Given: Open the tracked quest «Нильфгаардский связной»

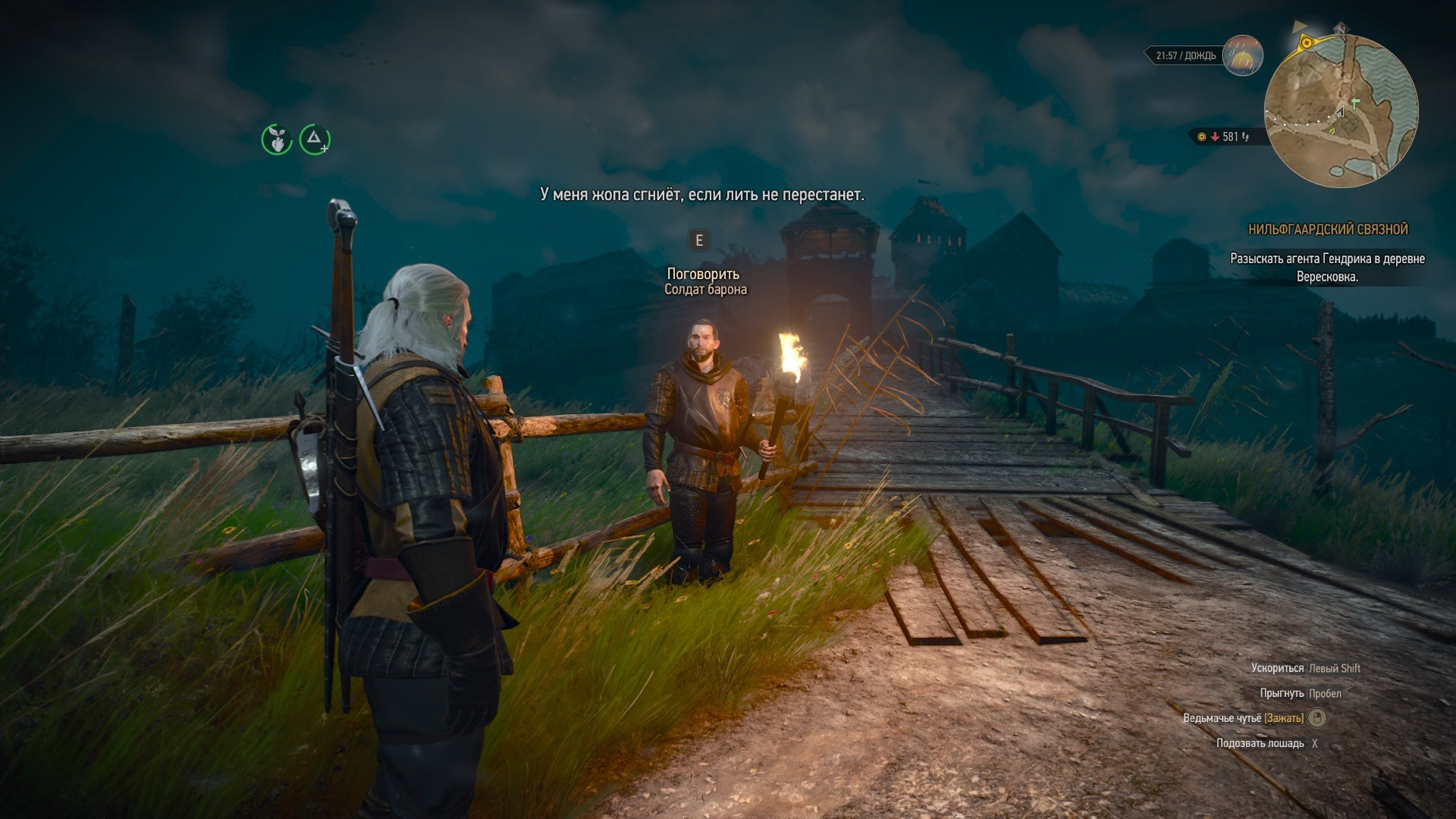Looking at the screenshot, I should (1328, 230).
